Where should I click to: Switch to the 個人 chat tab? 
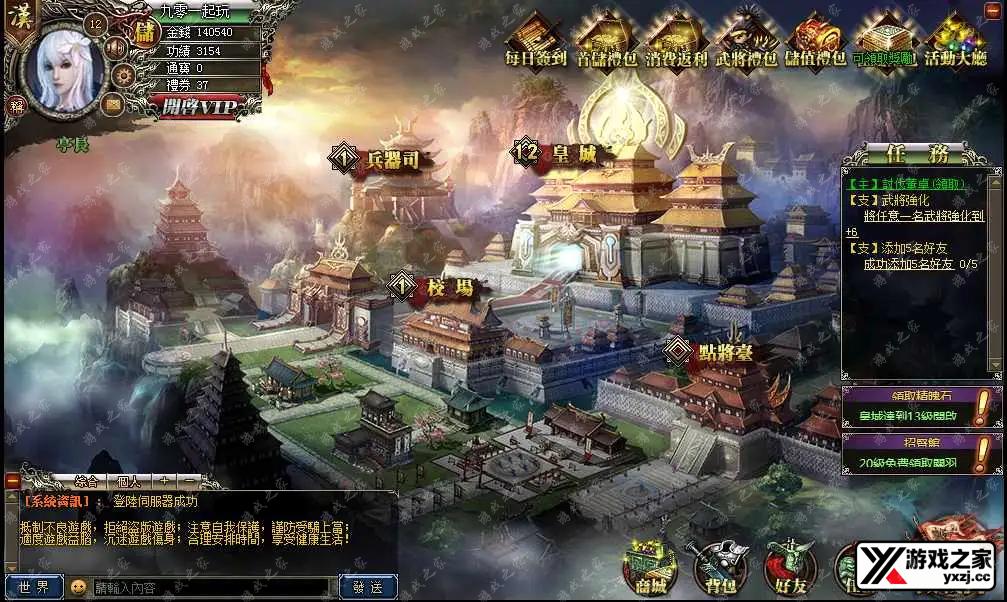pyautogui.click(x=129, y=481)
